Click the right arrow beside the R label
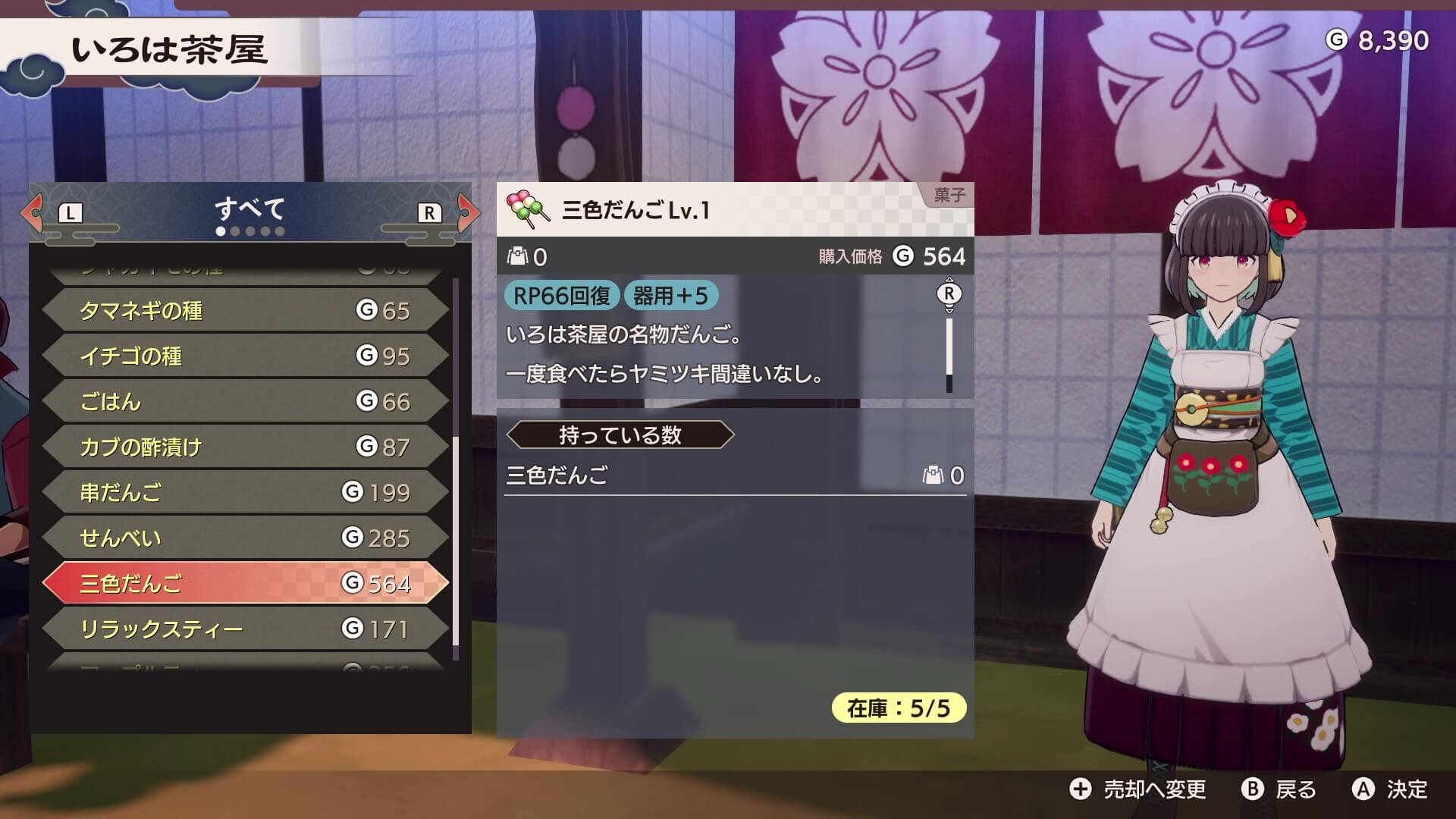 pyautogui.click(x=466, y=213)
